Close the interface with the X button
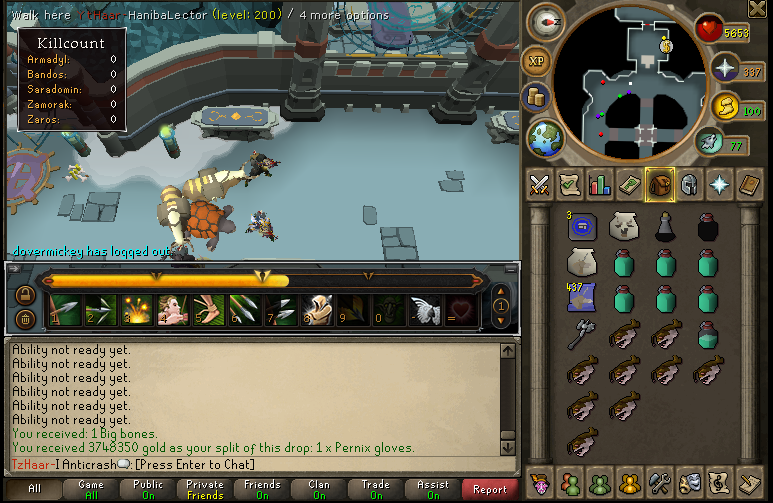The image size is (773, 503). [x=757, y=9]
